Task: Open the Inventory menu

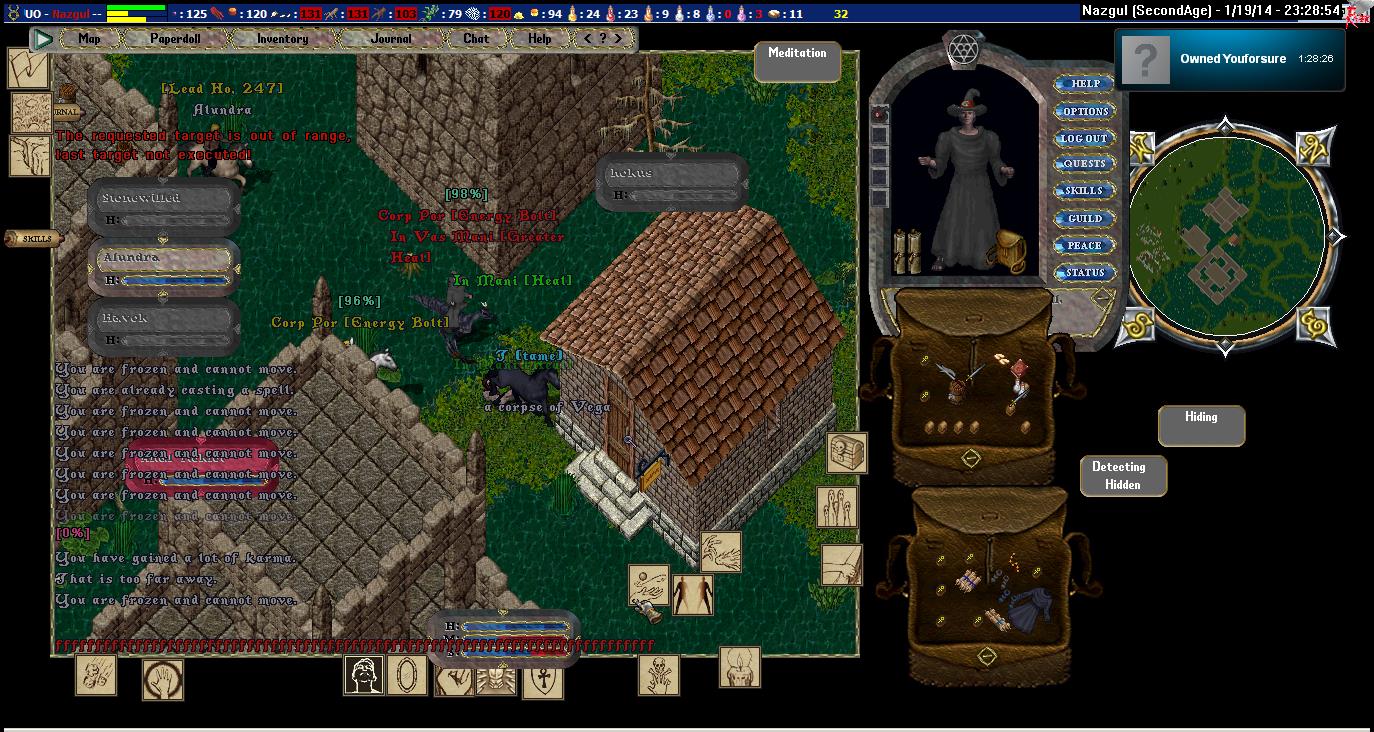Action: click(x=282, y=39)
